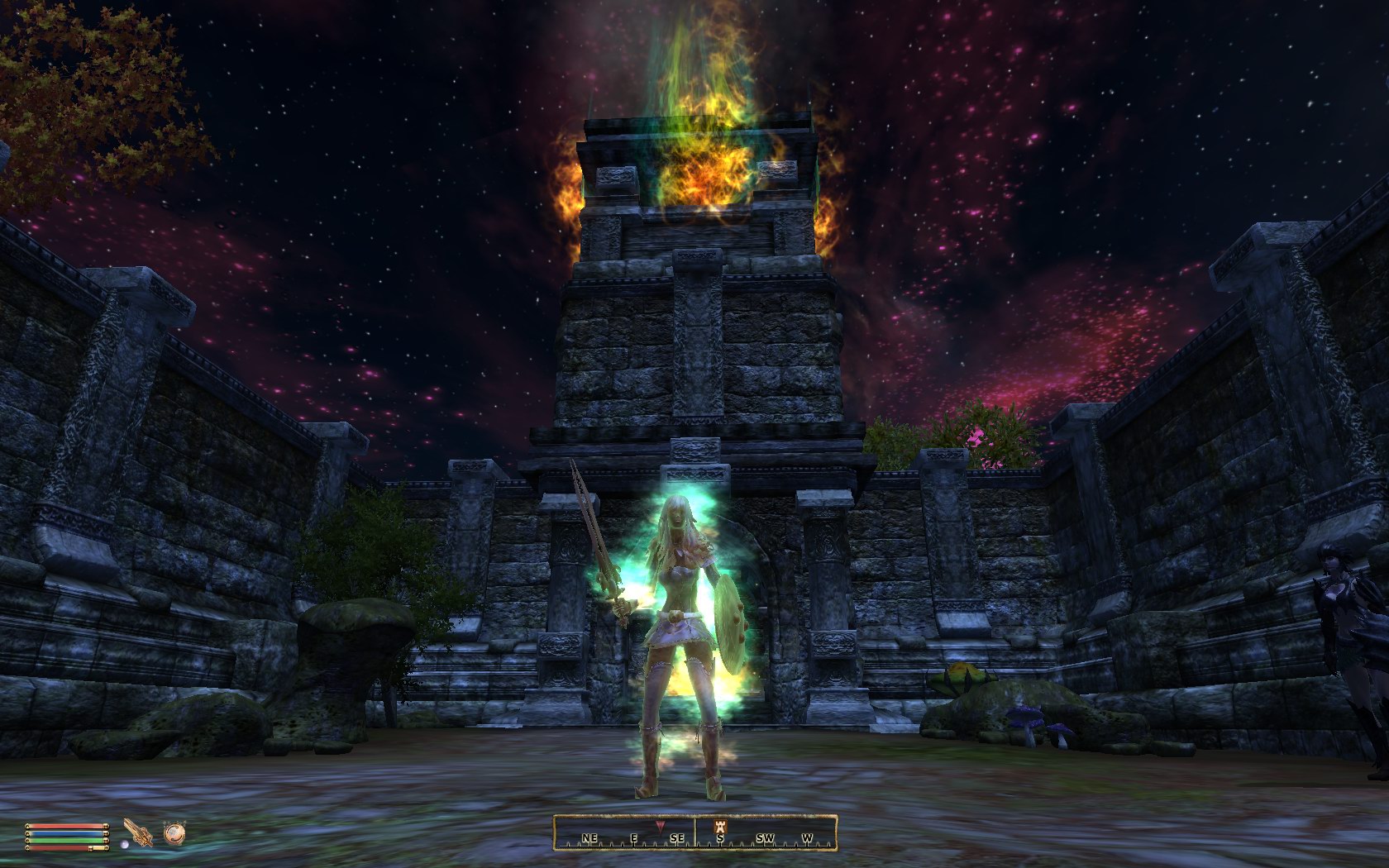Click the compass needle divider line
This screenshot has width=1389, height=868.
click(696, 833)
